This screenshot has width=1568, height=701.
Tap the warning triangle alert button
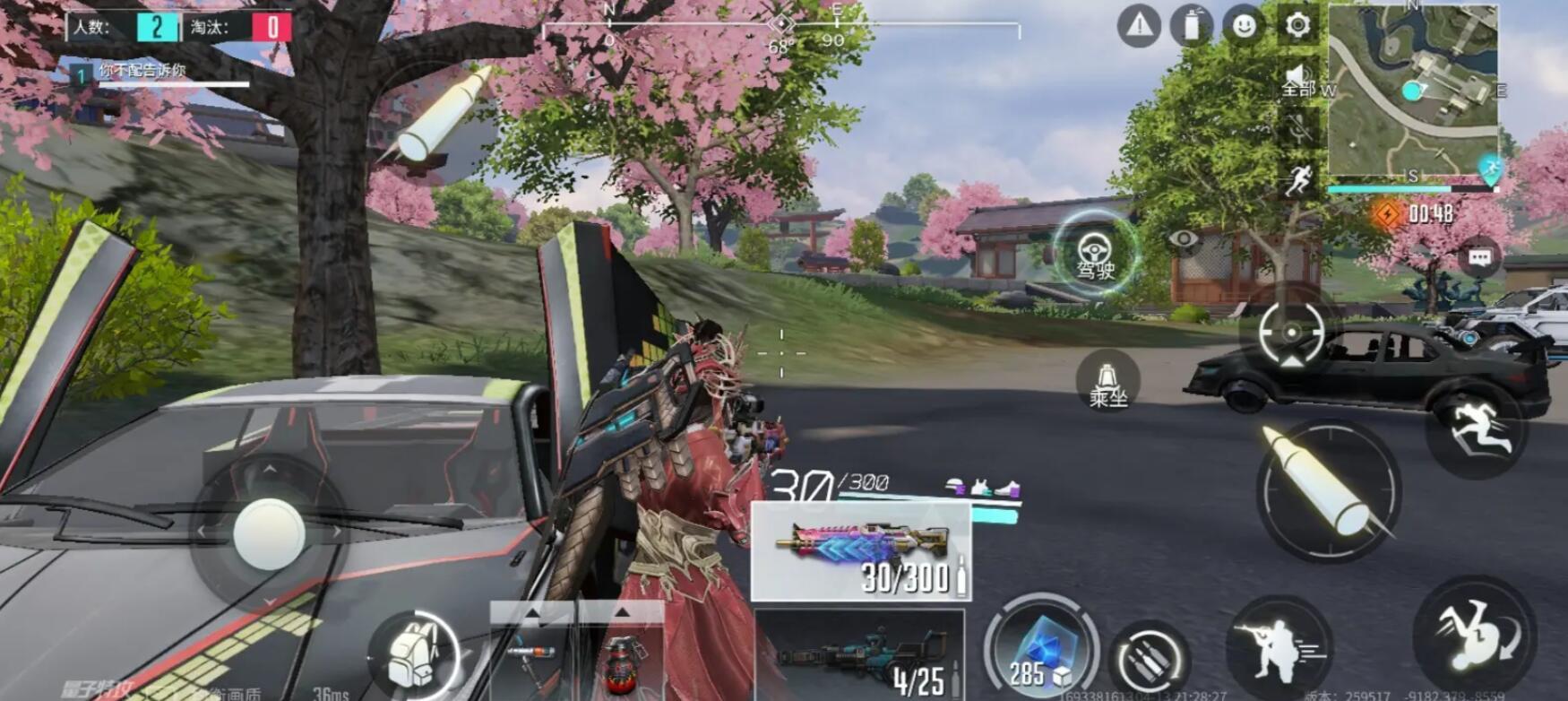(x=1139, y=26)
